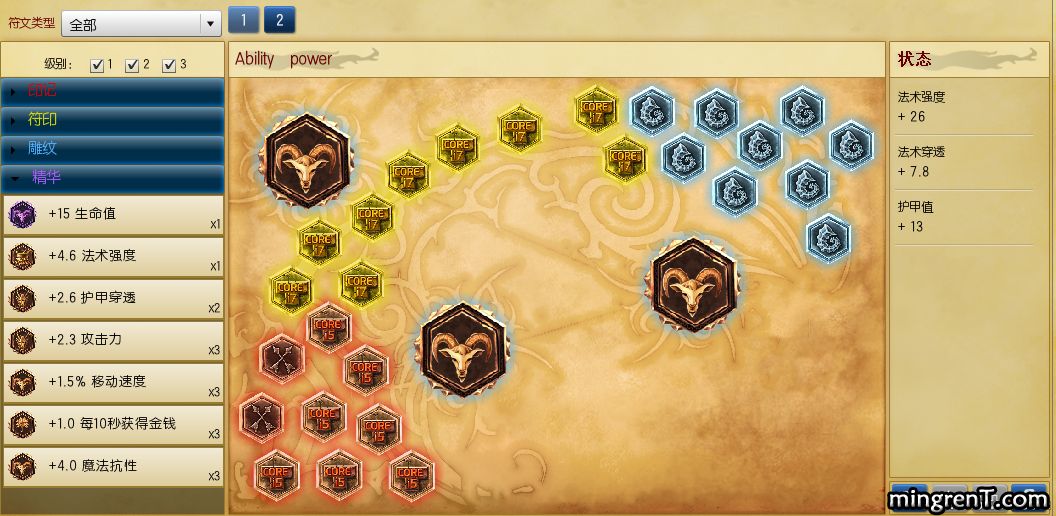Viewport: 1056px width, 516px height.
Task: Select the +1.0 每10秒获得金钱 rune
Action: (112, 424)
